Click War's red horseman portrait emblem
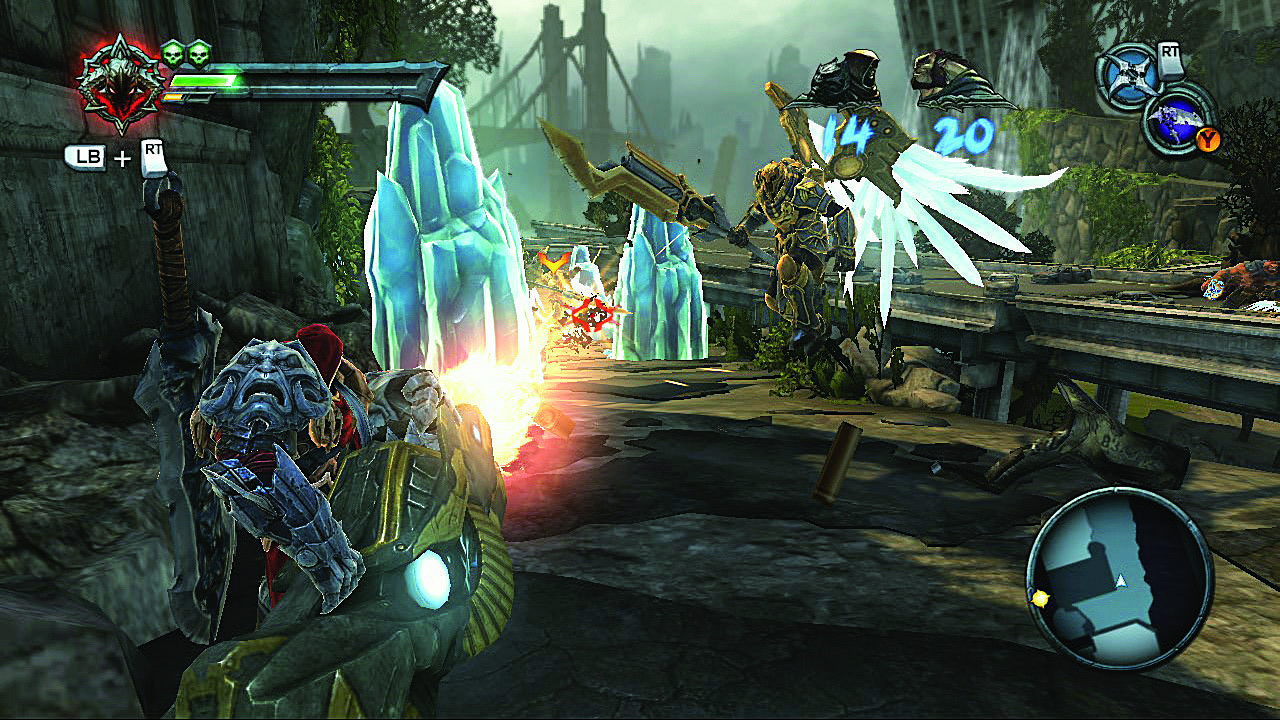1280x720 pixels. tap(120, 84)
